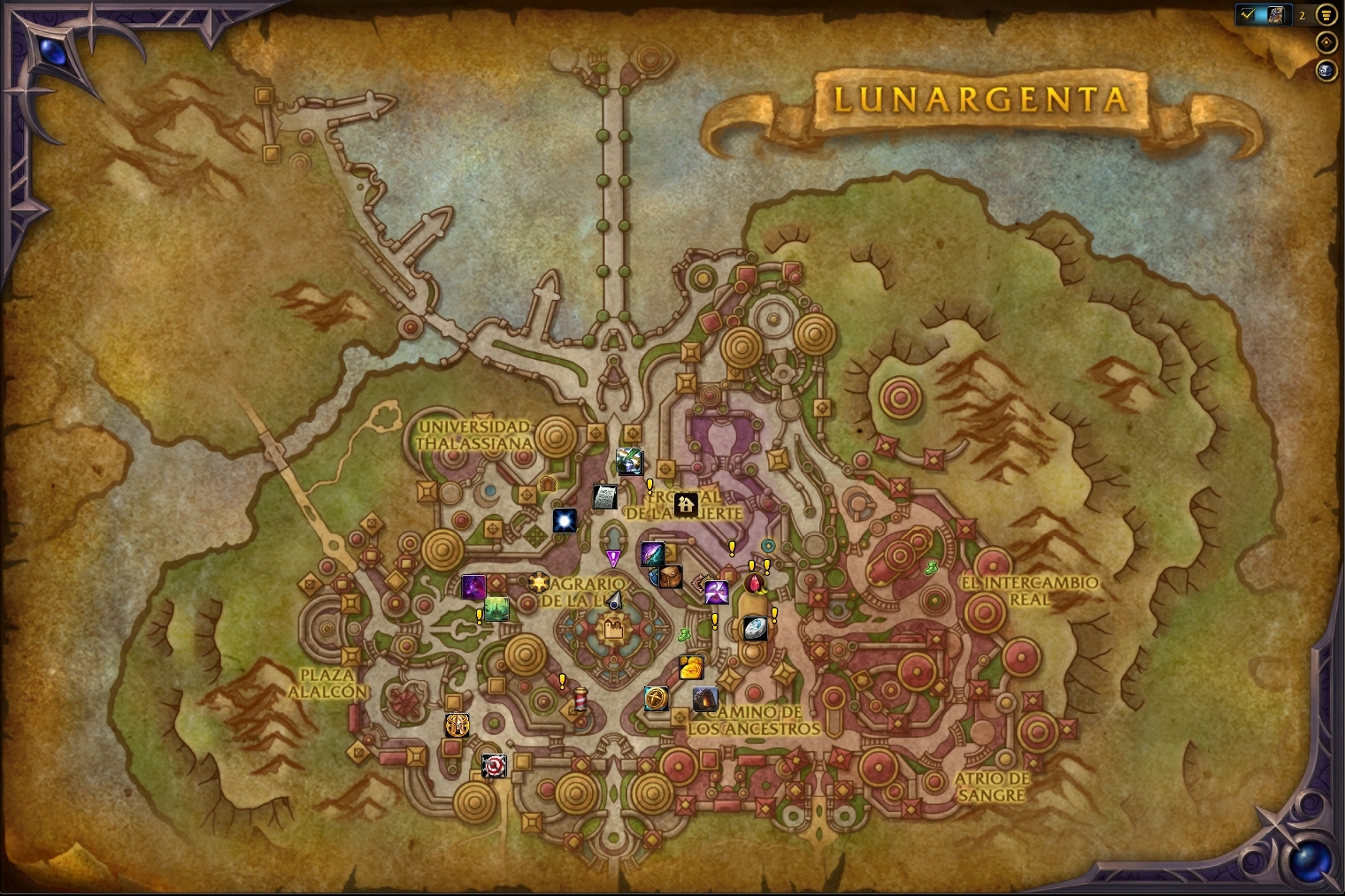Viewport: 1345px width, 896px height.
Task: Select the barber pole map marker
Action: point(580,700)
